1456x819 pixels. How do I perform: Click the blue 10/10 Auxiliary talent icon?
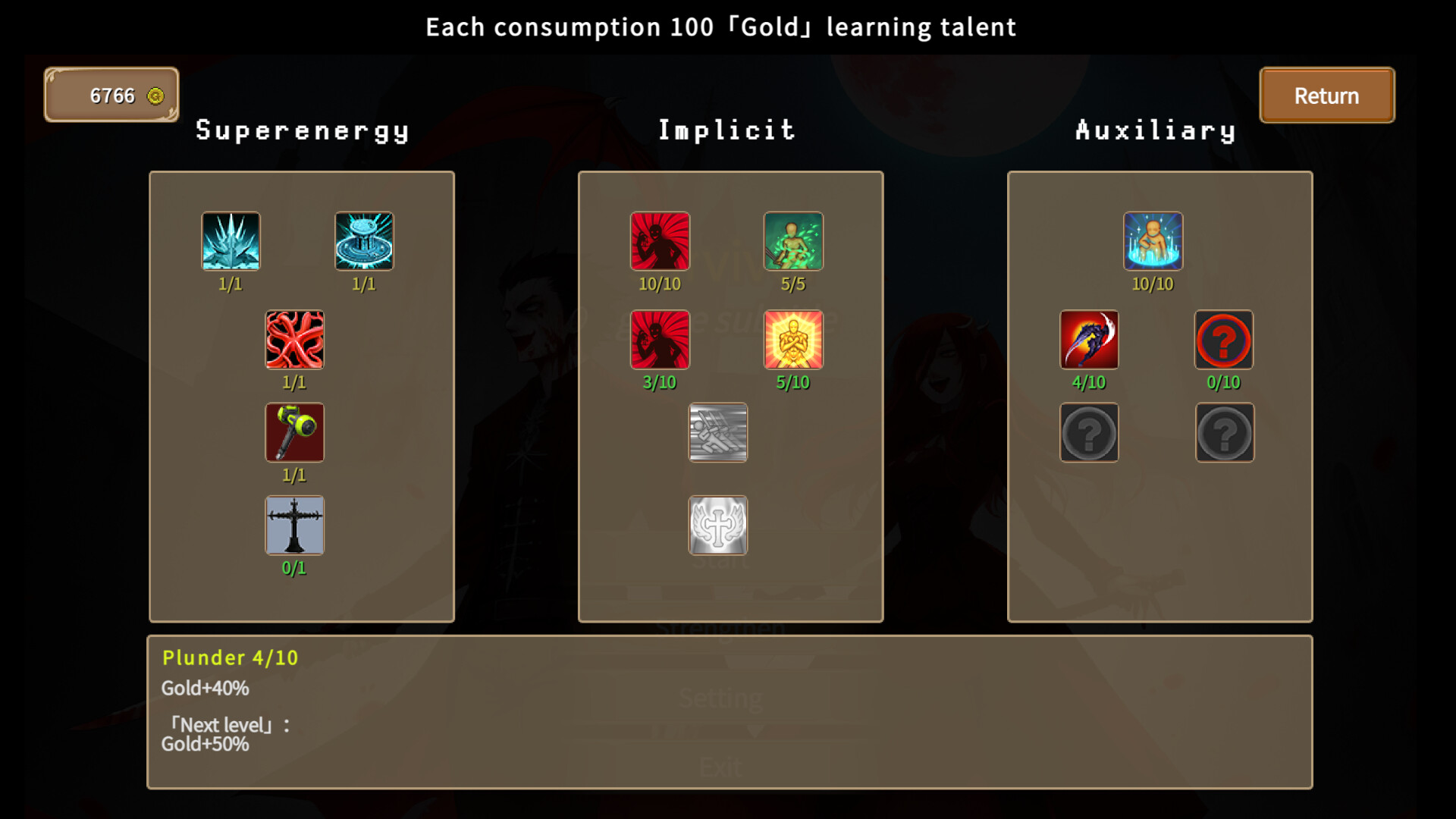coord(1152,241)
